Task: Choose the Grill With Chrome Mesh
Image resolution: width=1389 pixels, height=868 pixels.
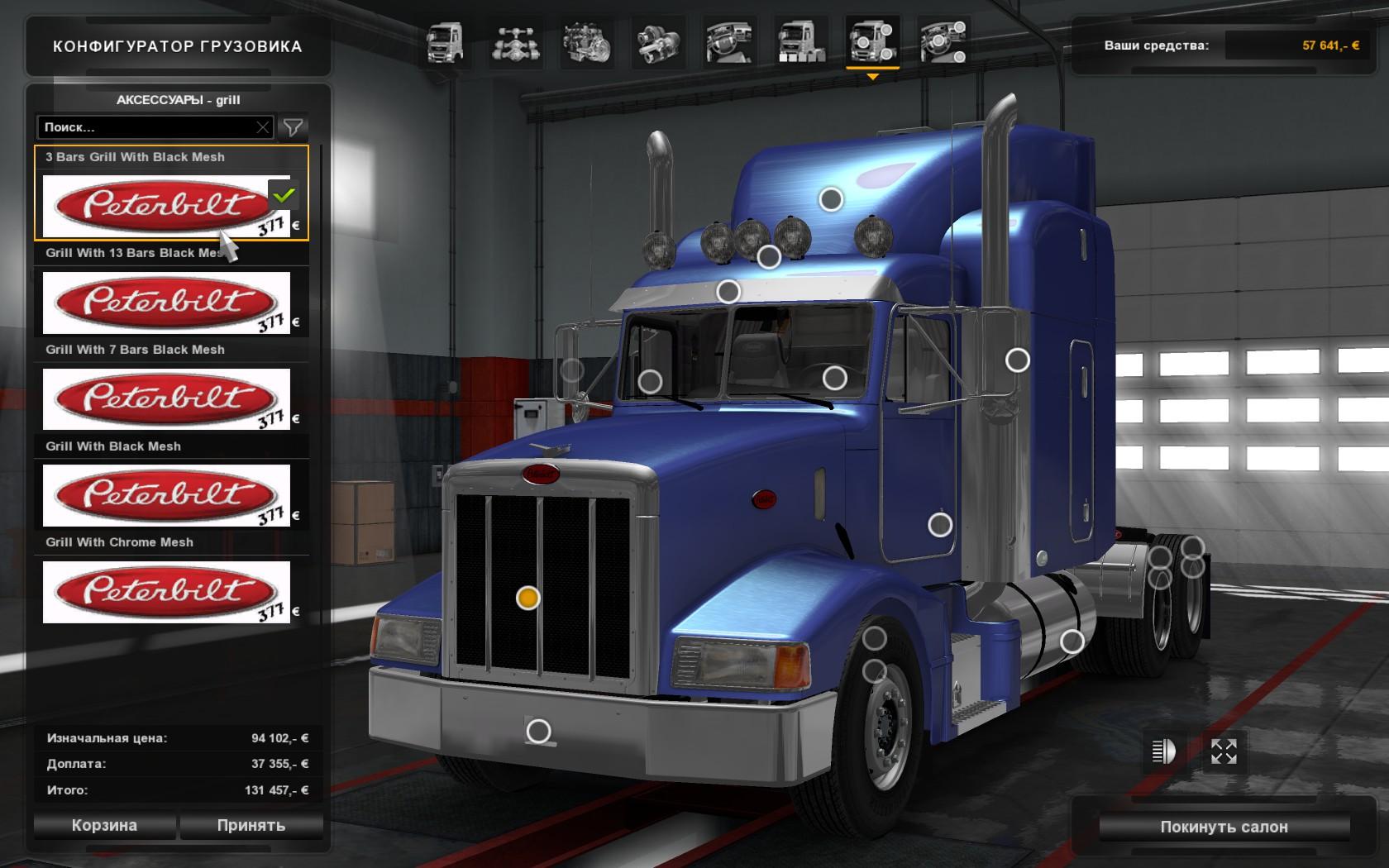Action: click(x=166, y=592)
